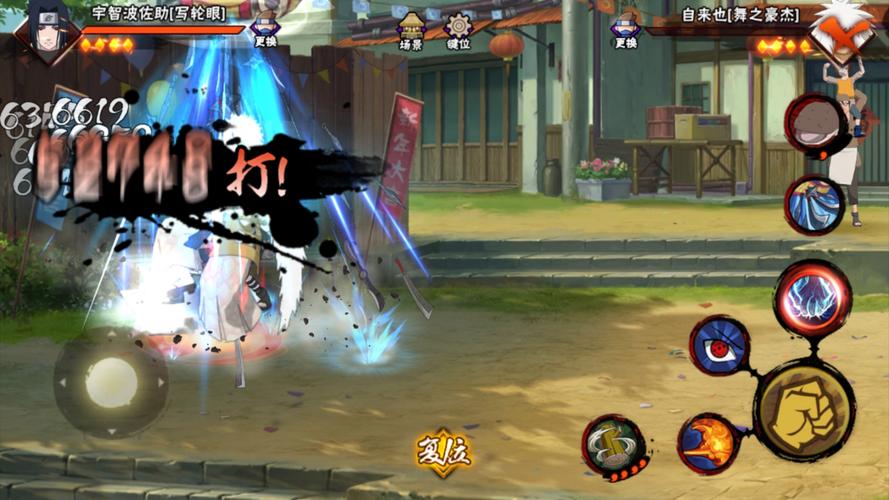Tap the virtual movement joystick
This screenshot has width=889, height=500.
coord(111,382)
